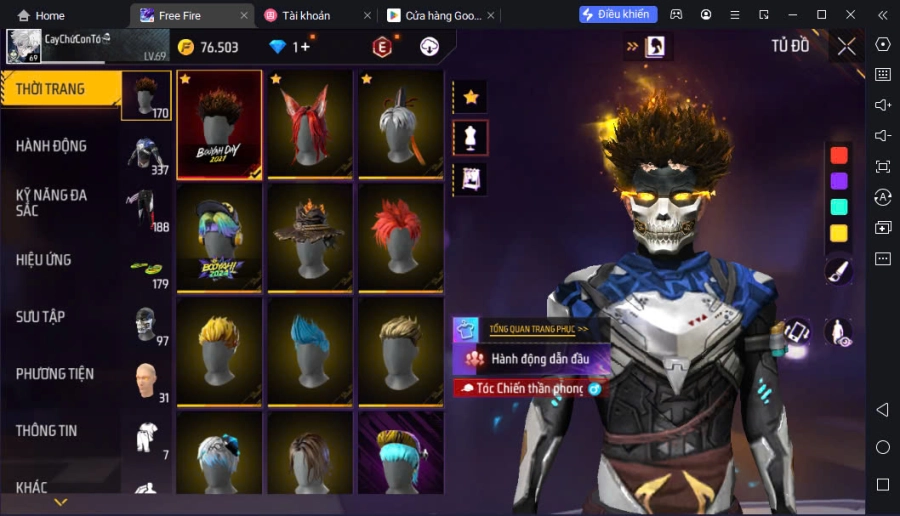The width and height of the screenshot is (900, 516).
Task: Choose the red color swatch
Action: click(839, 155)
